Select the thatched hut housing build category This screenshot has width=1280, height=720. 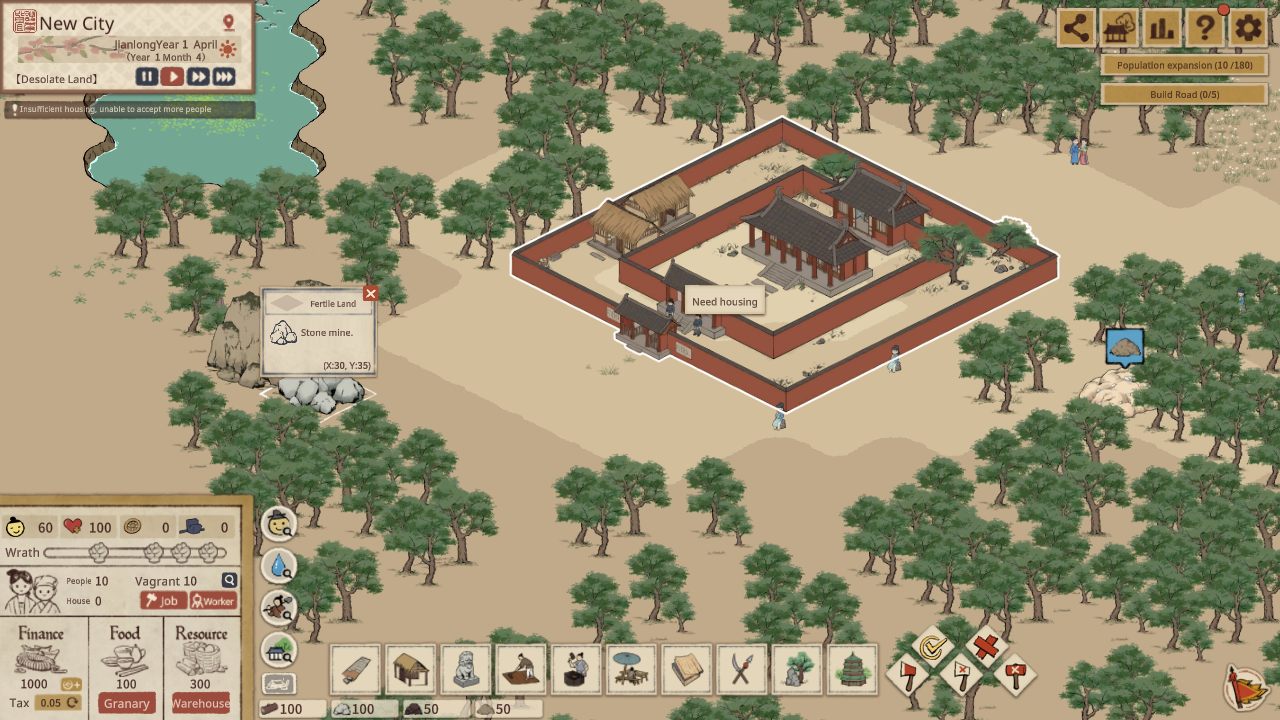coord(410,669)
